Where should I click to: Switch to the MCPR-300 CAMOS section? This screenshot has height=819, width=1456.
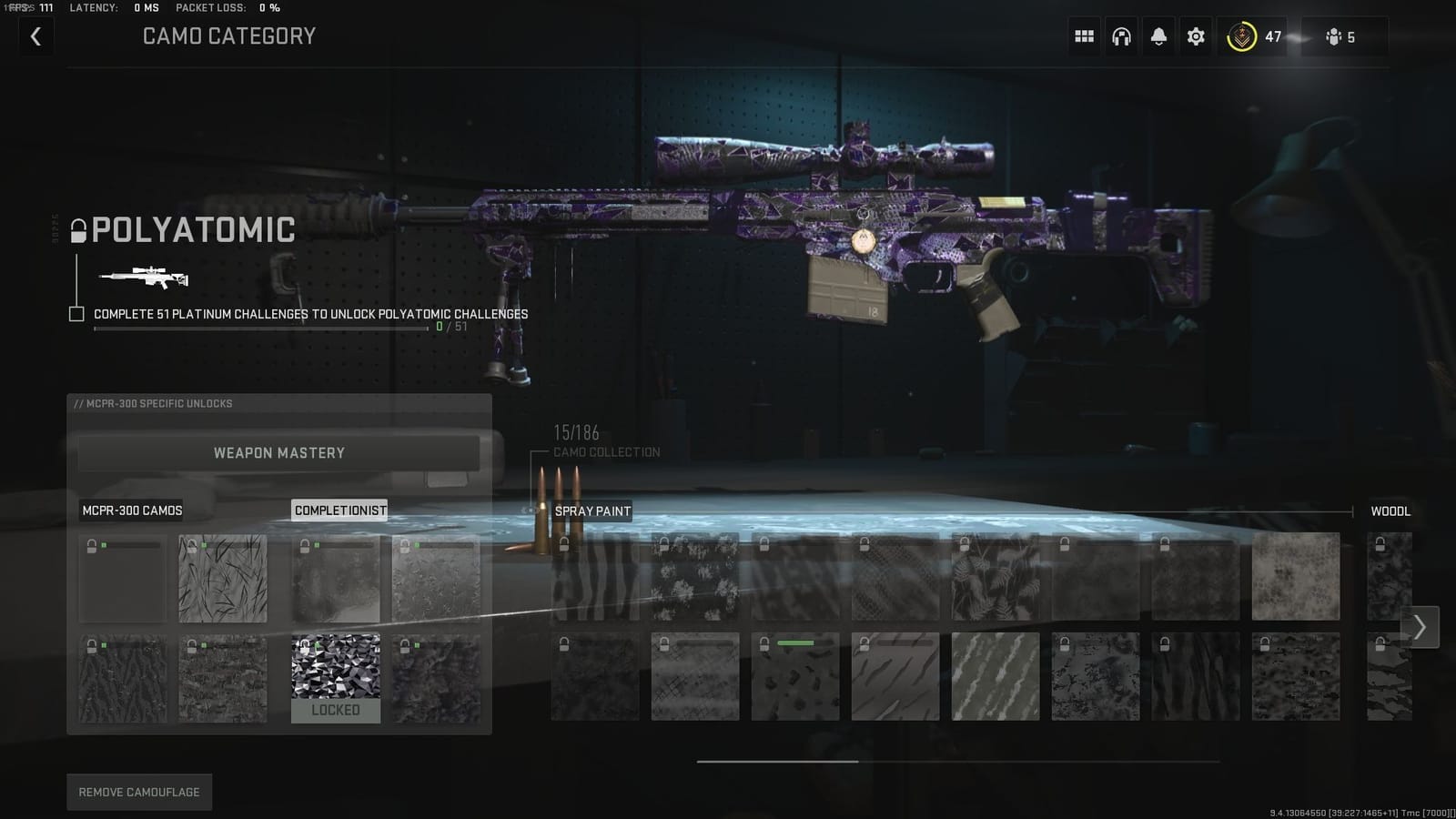(x=132, y=511)
